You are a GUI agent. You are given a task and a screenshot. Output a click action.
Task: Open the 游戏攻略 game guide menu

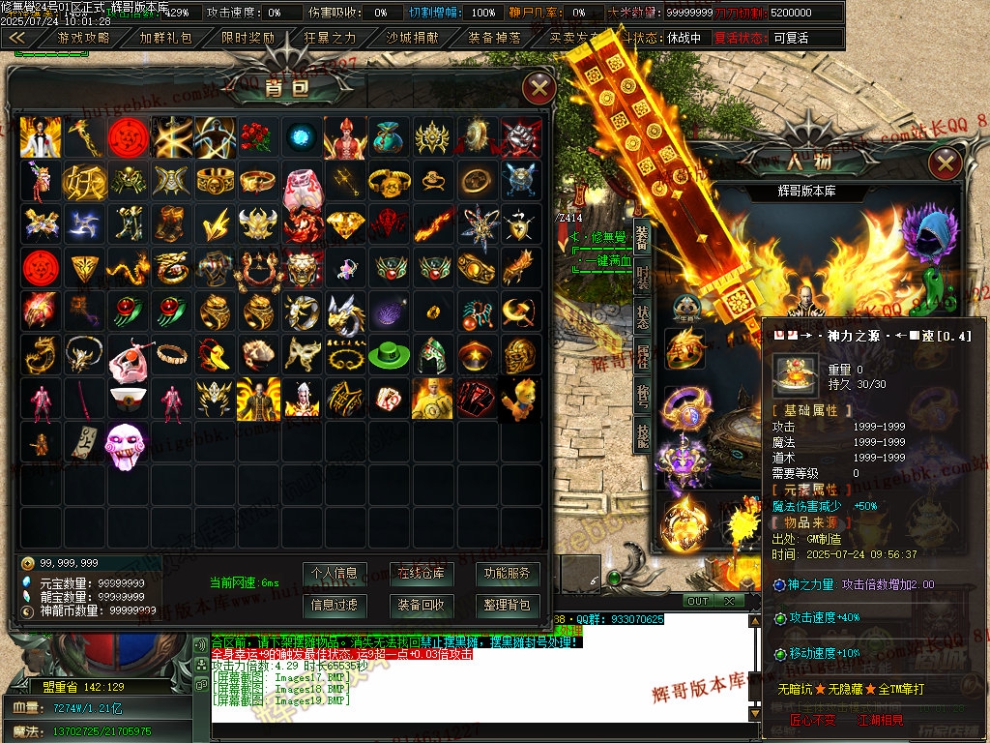pos(84,38)
